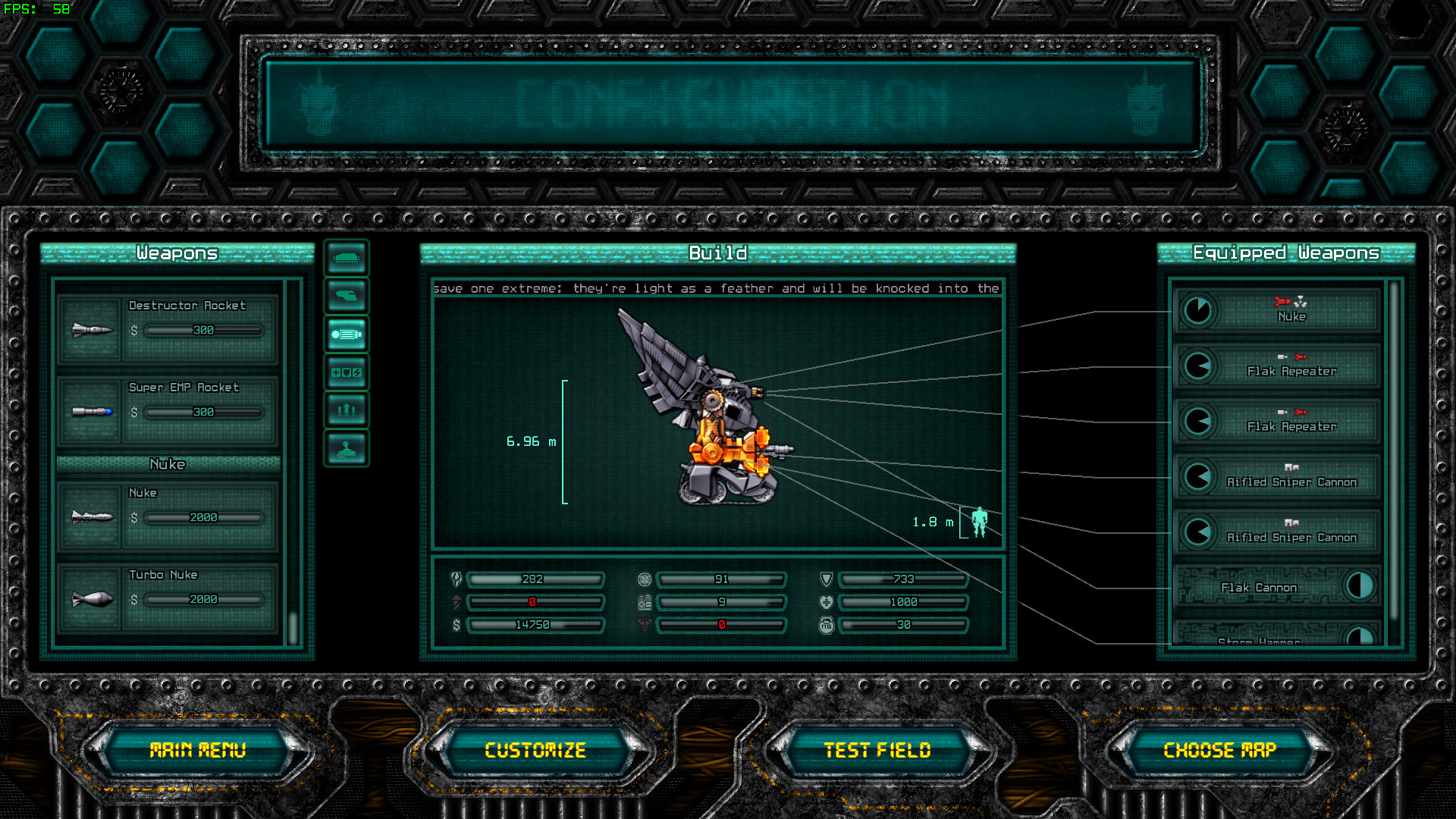
Task: Select the hull category icon
Action: [x=346, y=258]
